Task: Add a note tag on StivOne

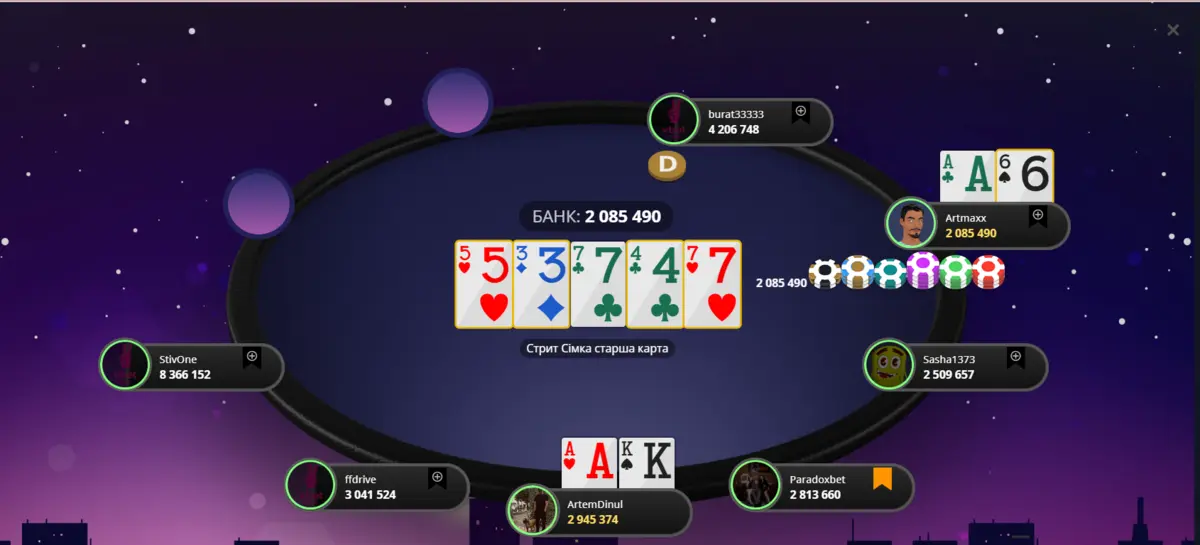Action: coord(252,358)
